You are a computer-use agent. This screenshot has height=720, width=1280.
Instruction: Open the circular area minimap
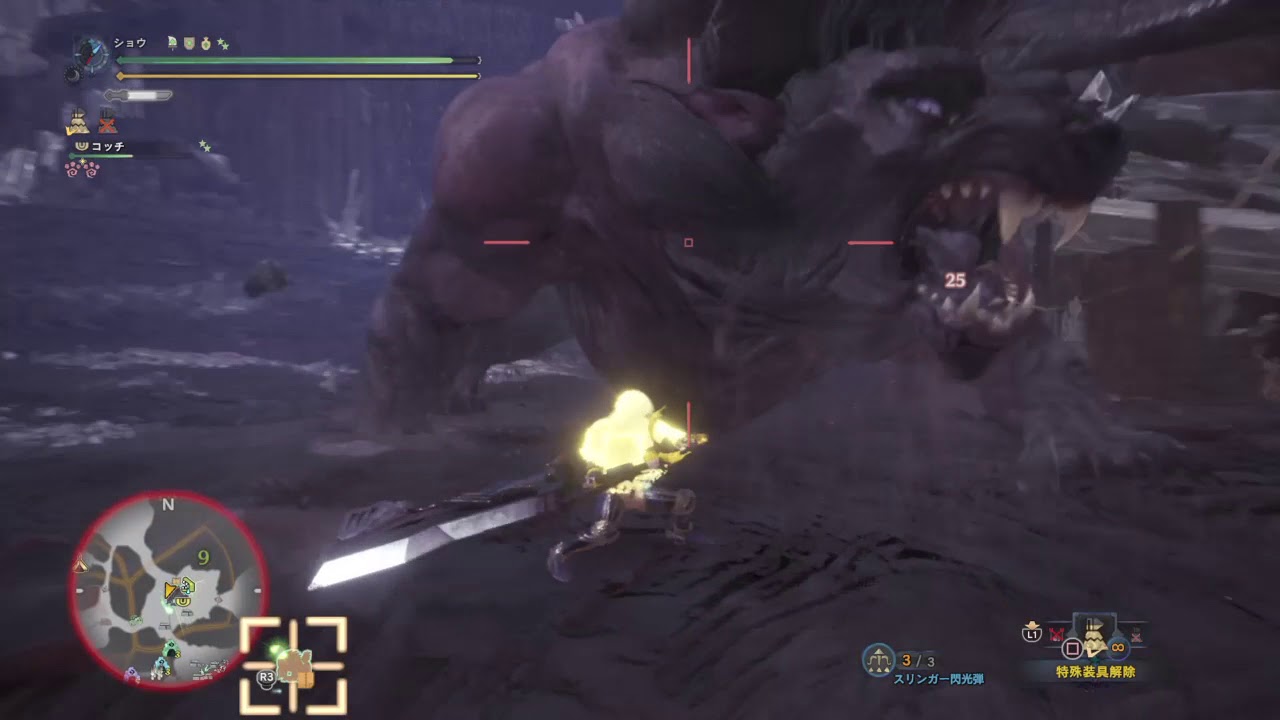pos(168,590)
